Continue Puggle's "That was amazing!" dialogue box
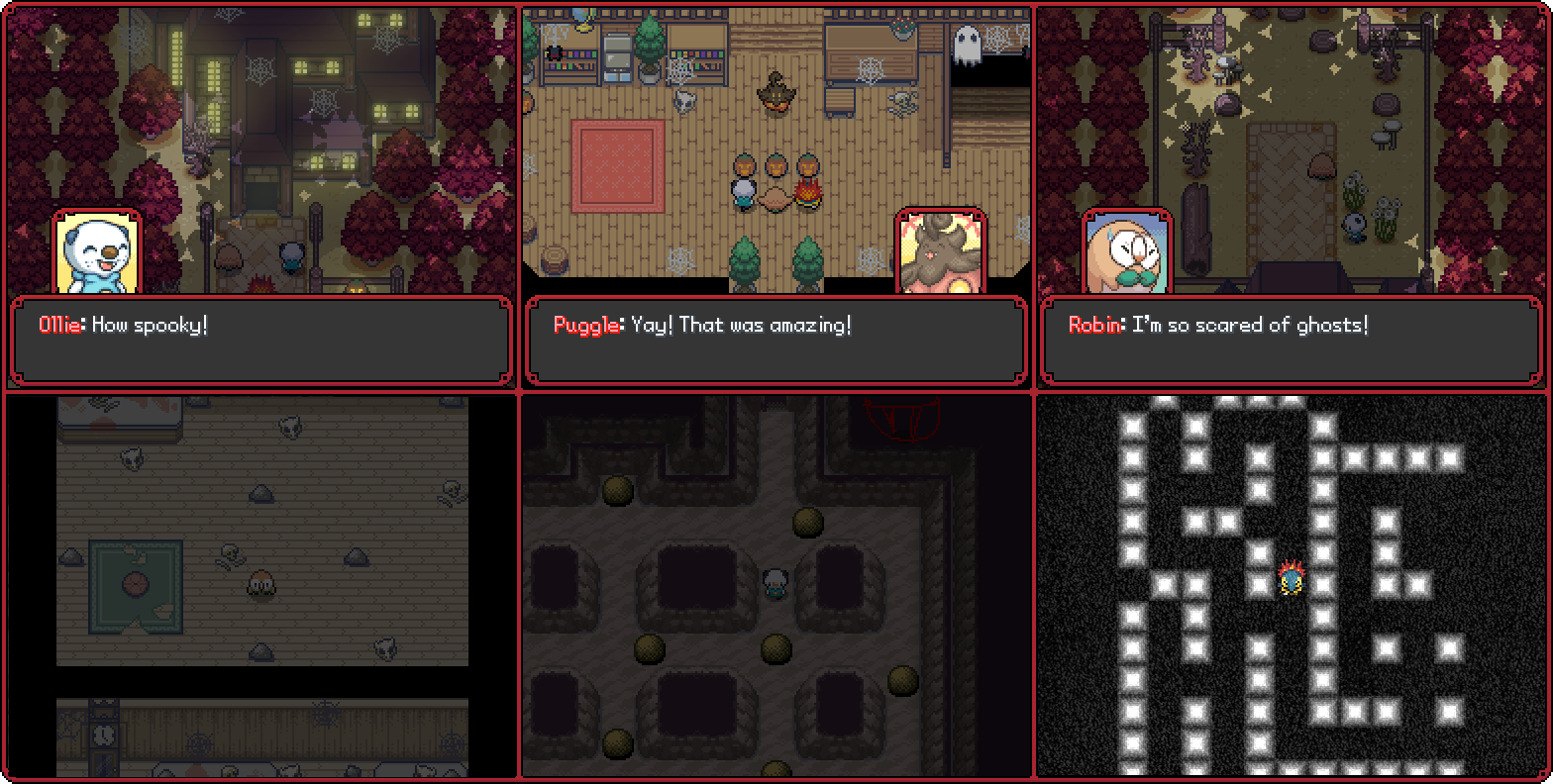 coord(776,340)
